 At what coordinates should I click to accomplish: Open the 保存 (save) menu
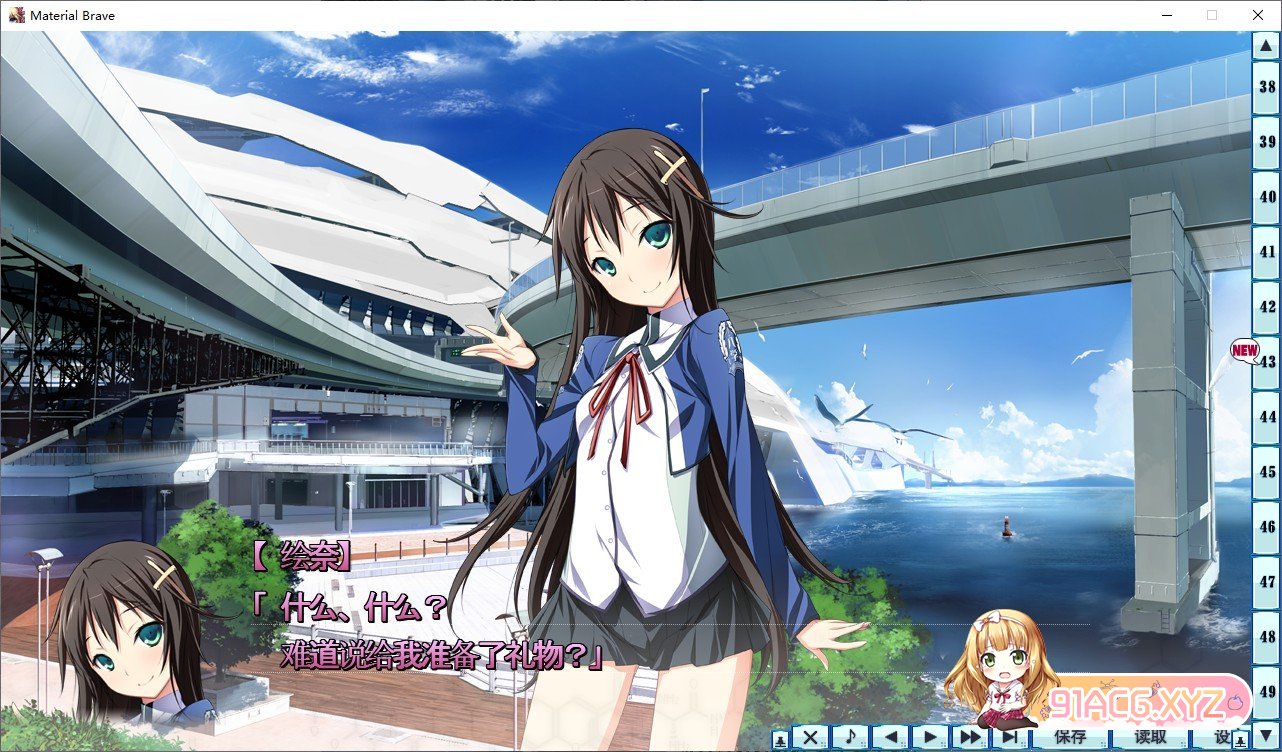coord(1070,738)
